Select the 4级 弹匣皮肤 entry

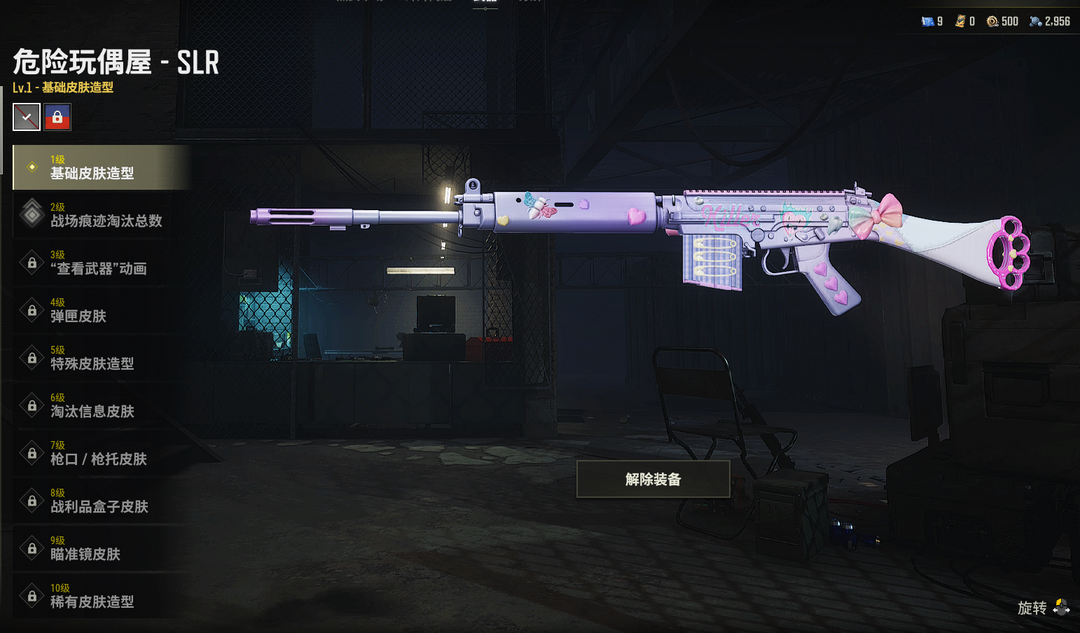(100, 310)
